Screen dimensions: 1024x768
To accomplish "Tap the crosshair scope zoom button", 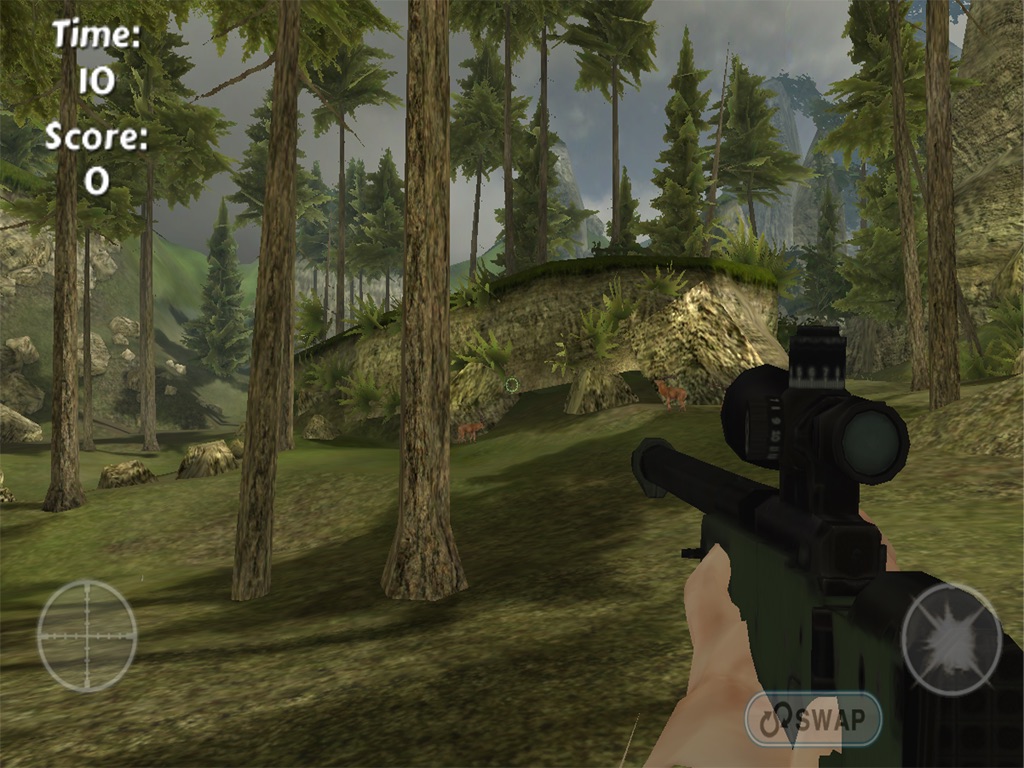I will pos(87,636).
